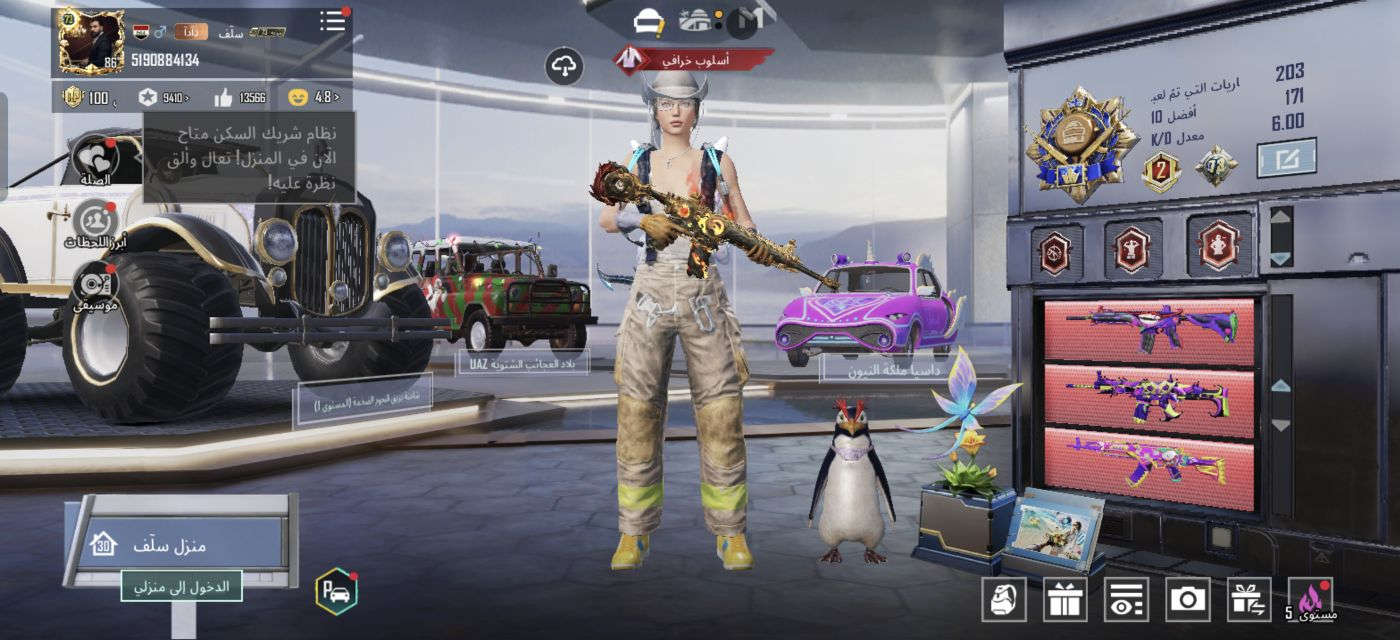Open the gift exchange arrows icon
Image resolution: width=1400 pixels, height=640 pixels.
coord(1249,599)
